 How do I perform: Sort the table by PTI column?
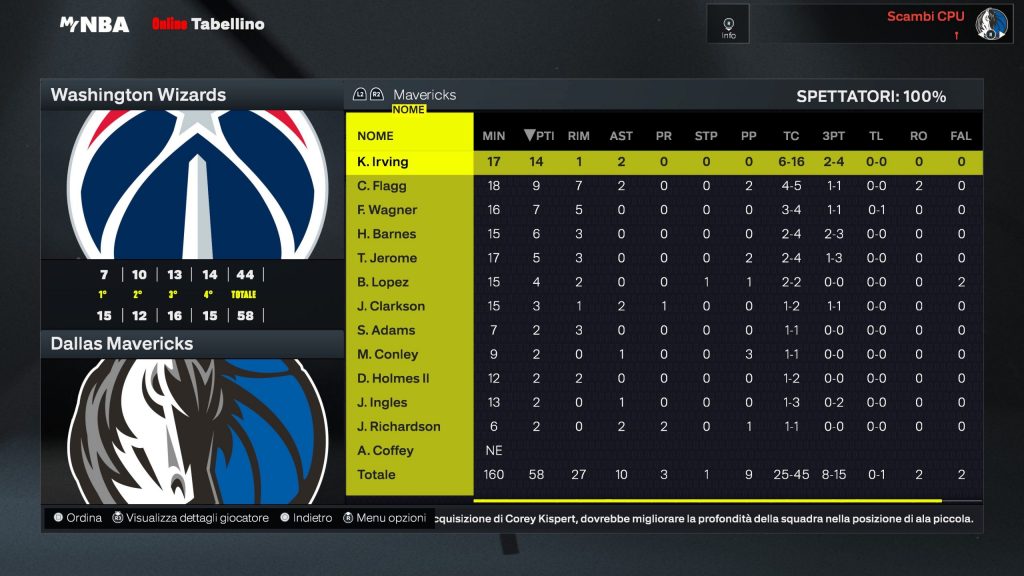click(539, 136)
